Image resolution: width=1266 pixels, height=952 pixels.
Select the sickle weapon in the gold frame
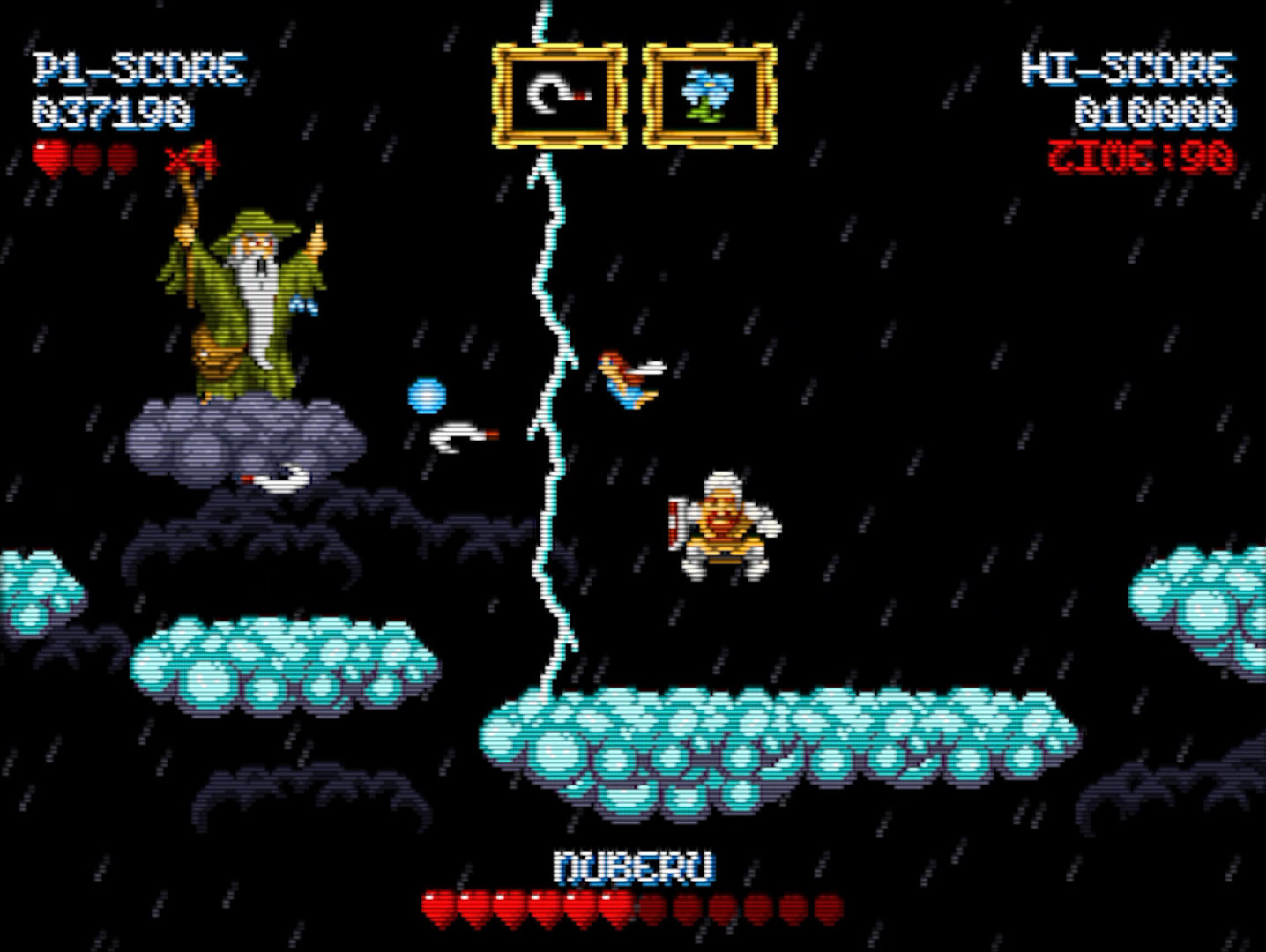click(557, 93)
